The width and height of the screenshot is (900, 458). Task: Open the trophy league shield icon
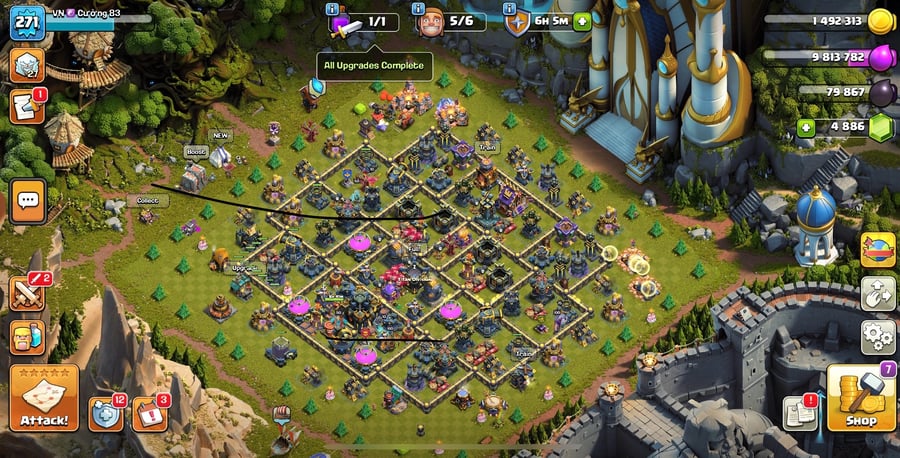[27, 66]
